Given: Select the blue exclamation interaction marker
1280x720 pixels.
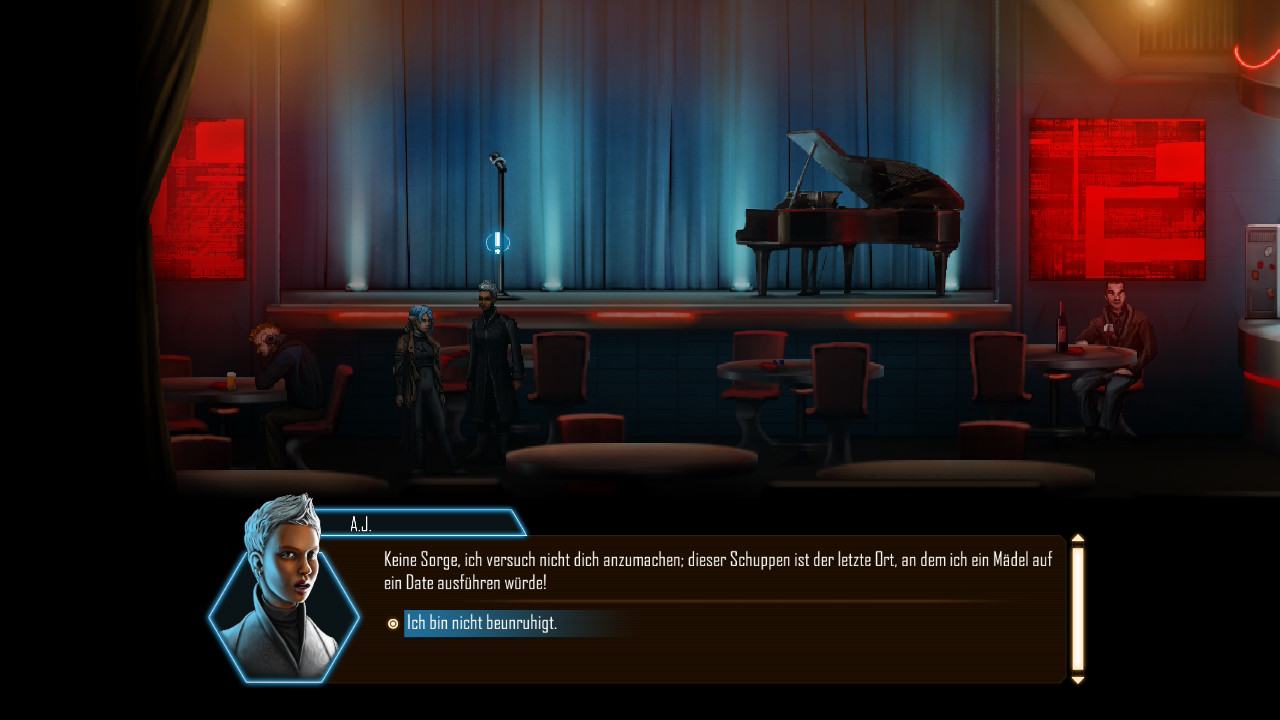Looking at the screenshot, I should click(497, 243).
